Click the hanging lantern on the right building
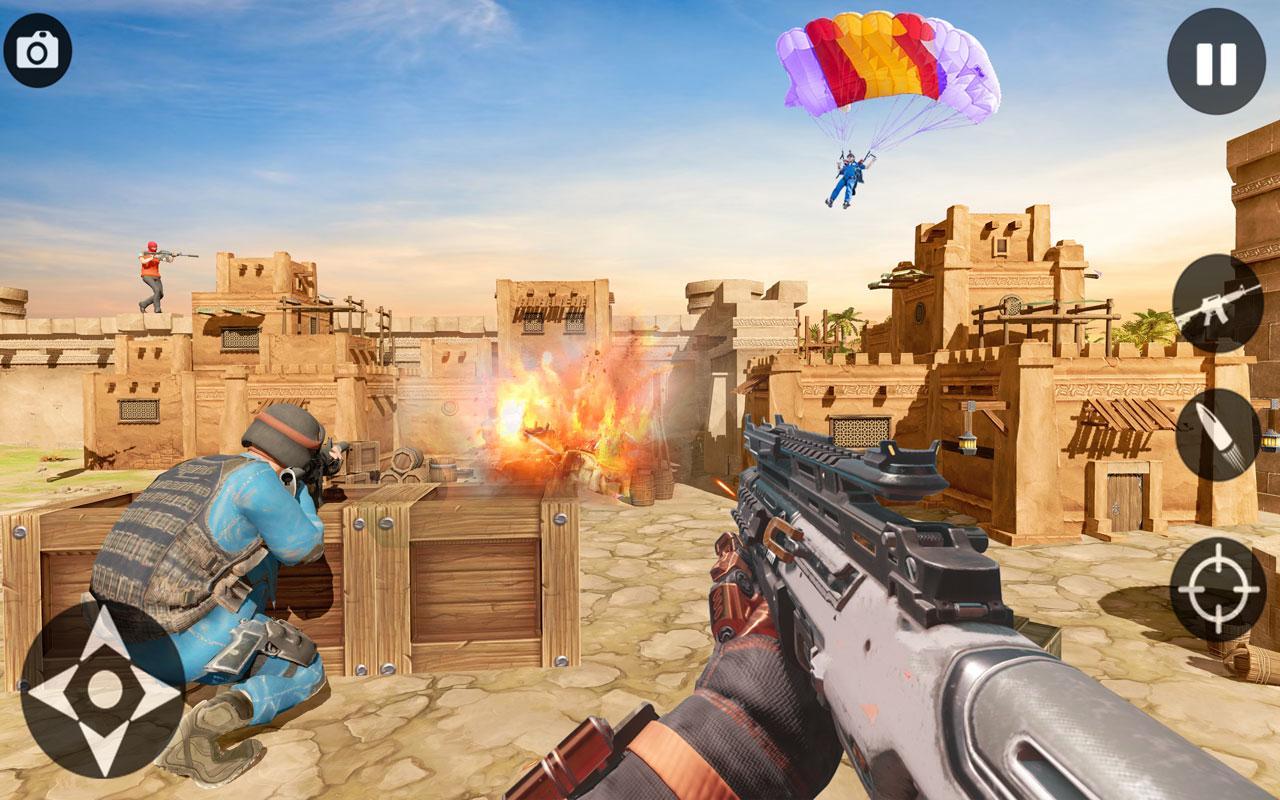The width and height of the screenshot is (1280, 800). coord(968,443)
